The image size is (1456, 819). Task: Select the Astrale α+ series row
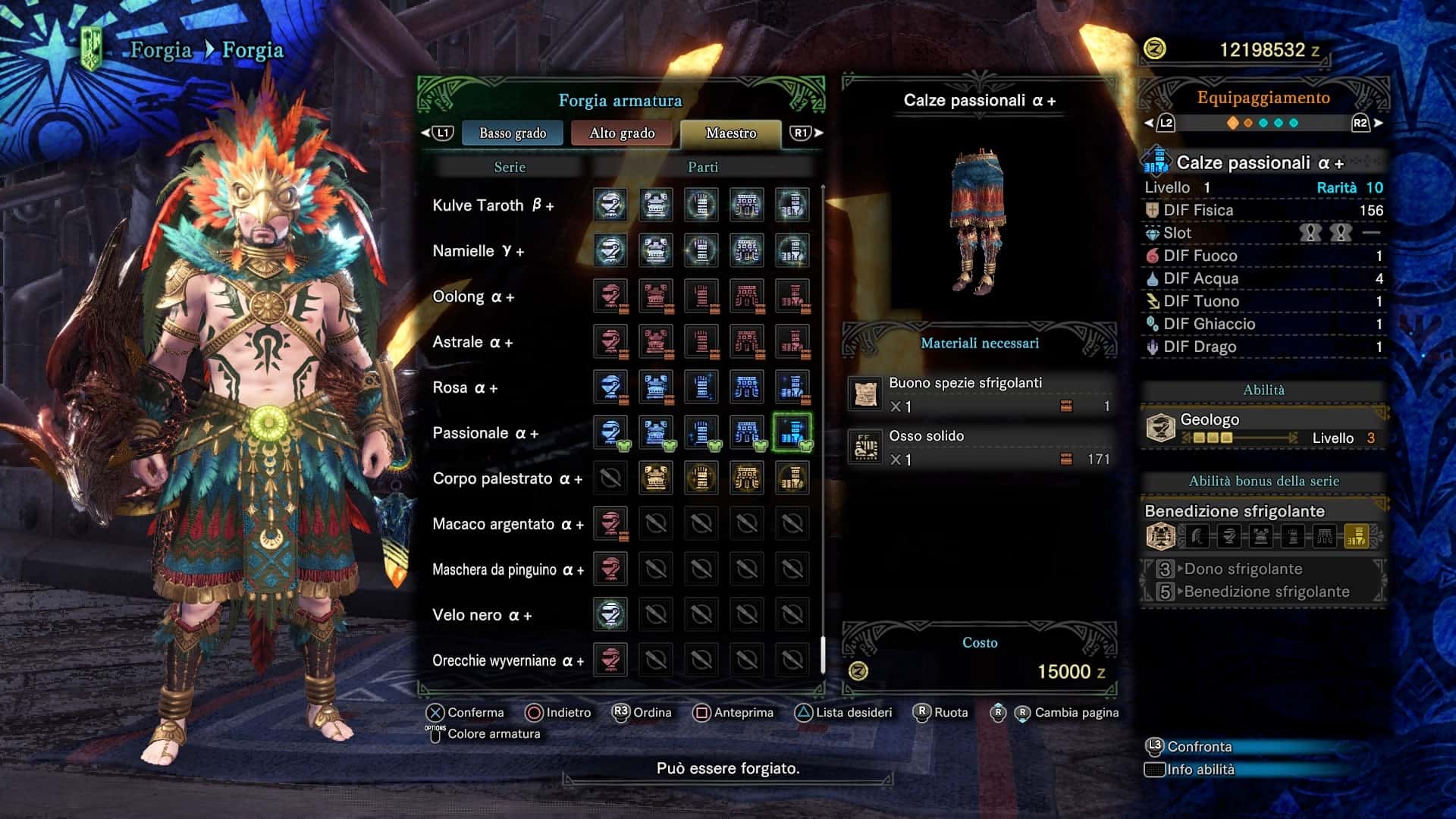pyautogui.click(x=472, y=342)
